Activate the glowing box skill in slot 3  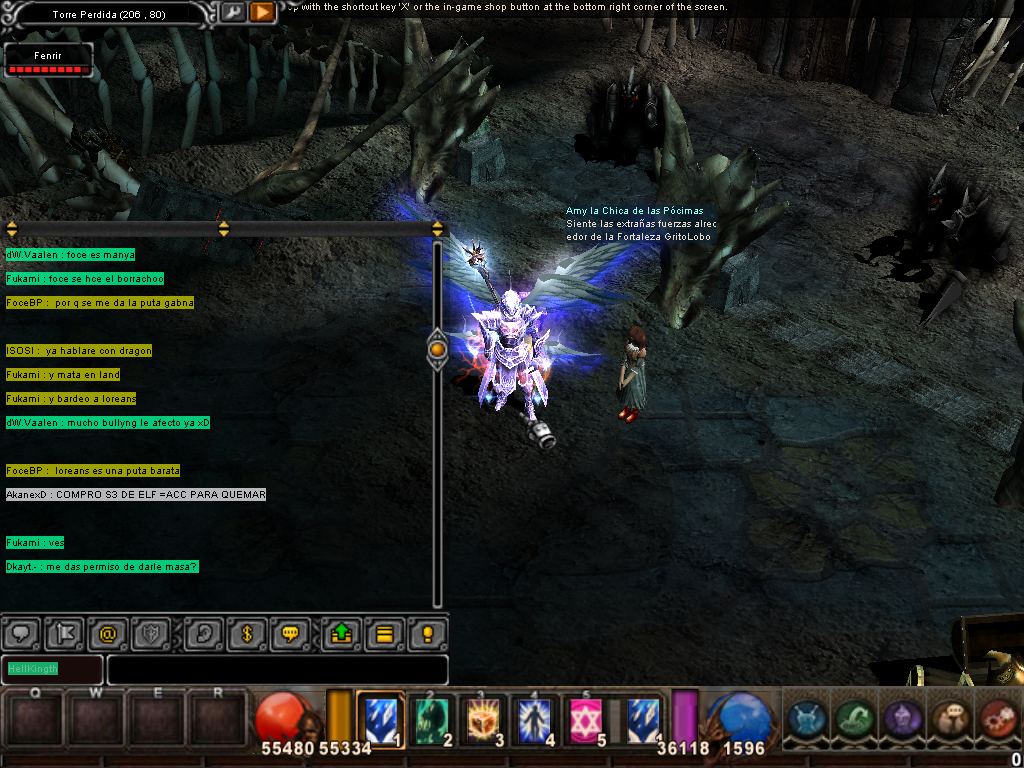486,719
